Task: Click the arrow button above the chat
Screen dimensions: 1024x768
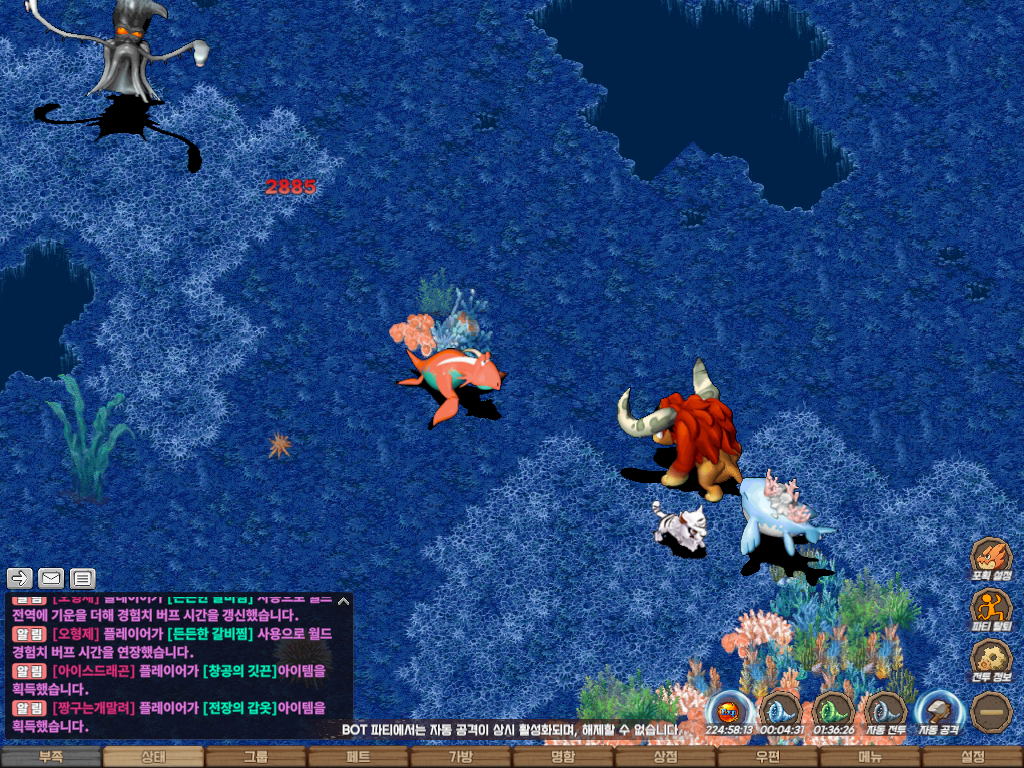Action: pyautogui.click(x=20, y=578)
